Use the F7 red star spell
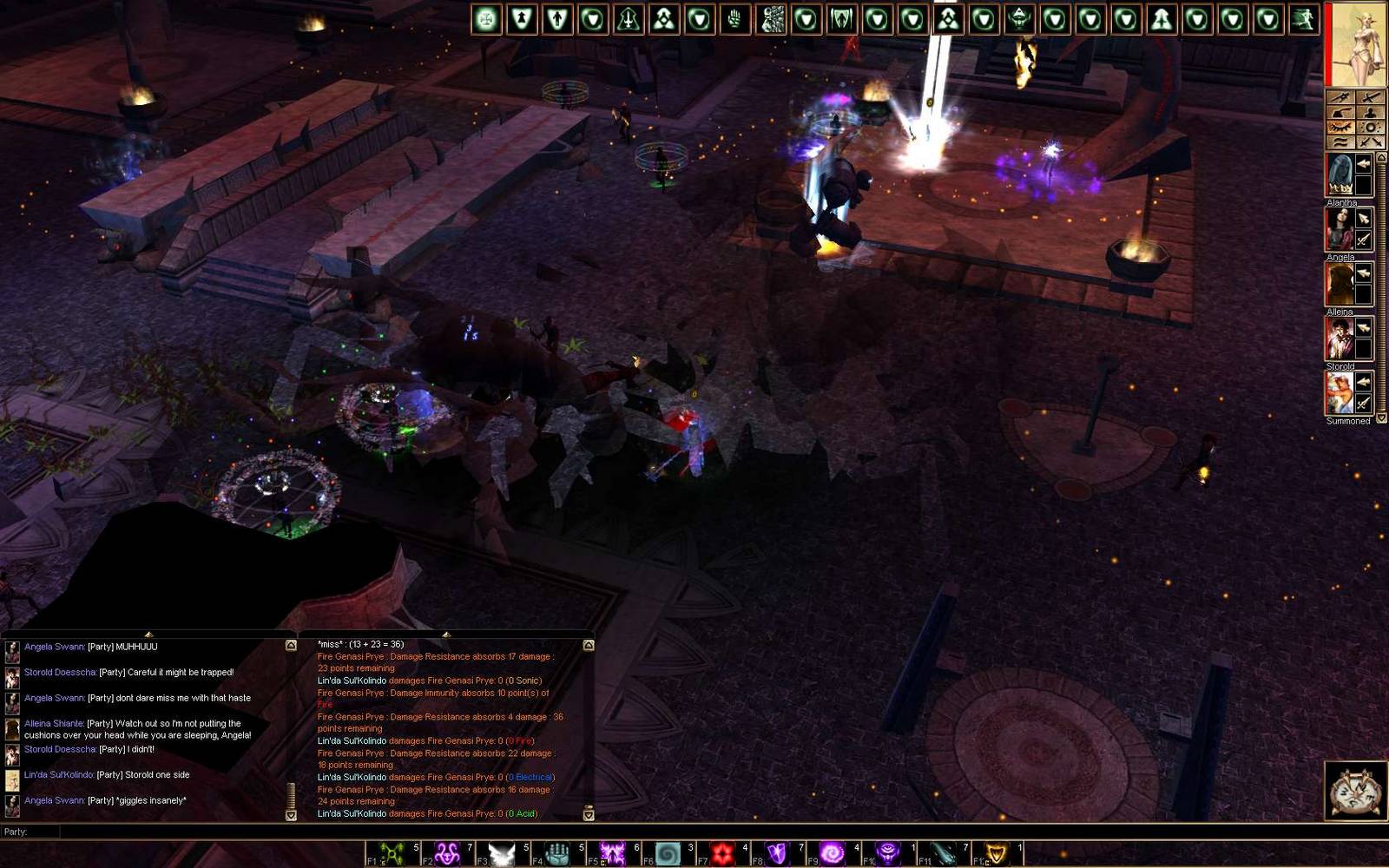 (x=721, y=854)
